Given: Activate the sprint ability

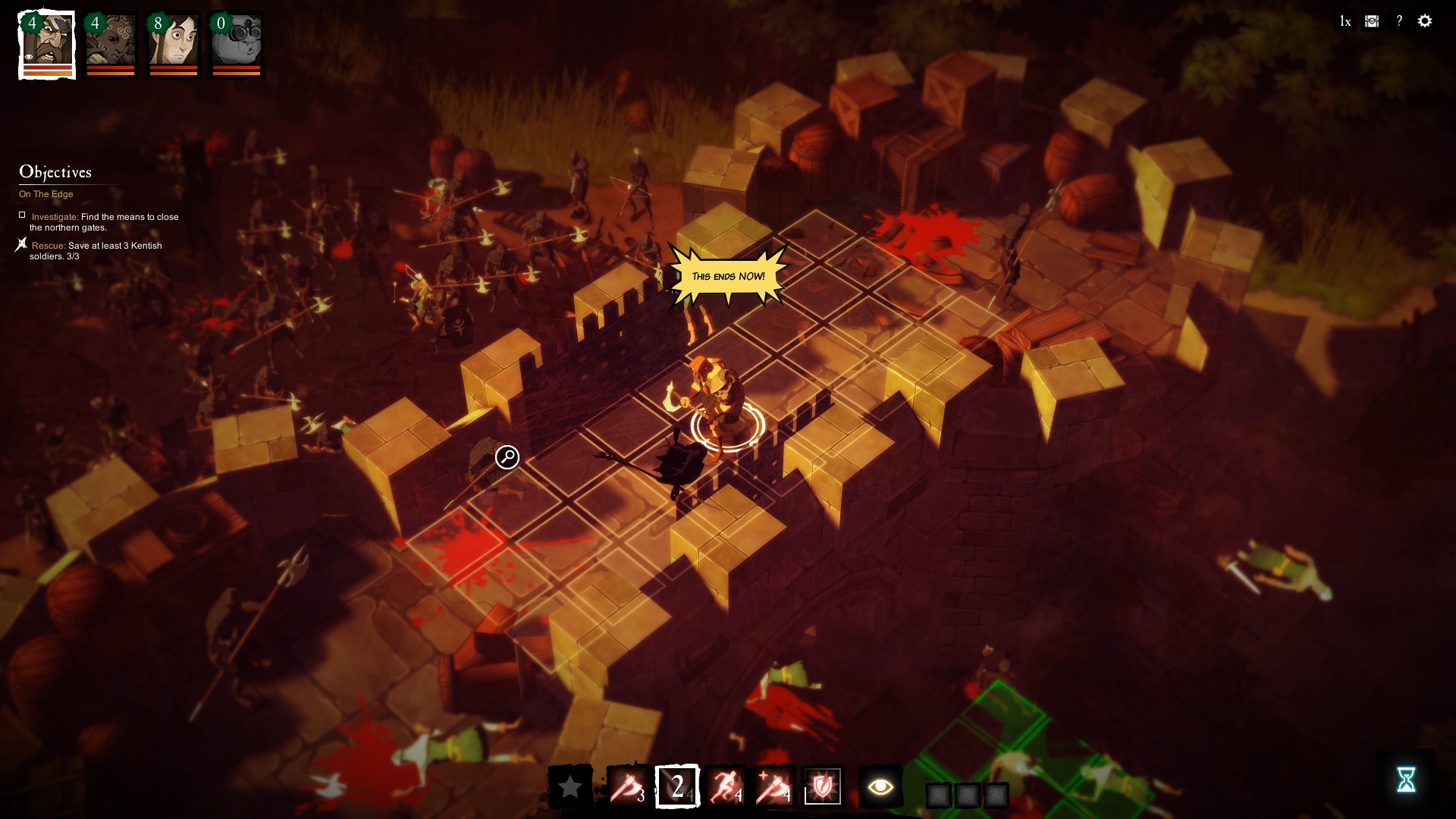Looking at the screenshot, I should pos(726,786).
